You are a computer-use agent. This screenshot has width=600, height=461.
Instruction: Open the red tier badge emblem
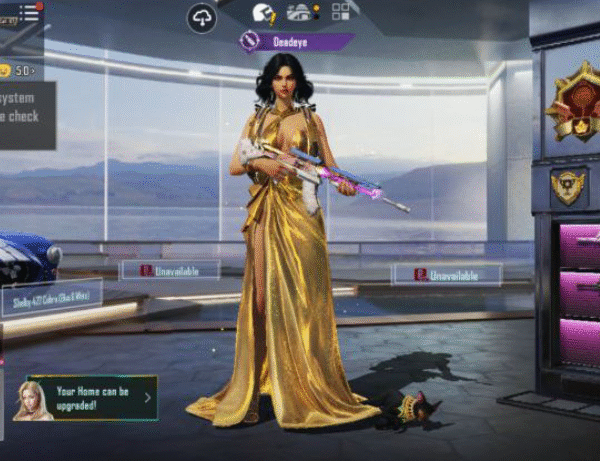[x=572, y=101]
